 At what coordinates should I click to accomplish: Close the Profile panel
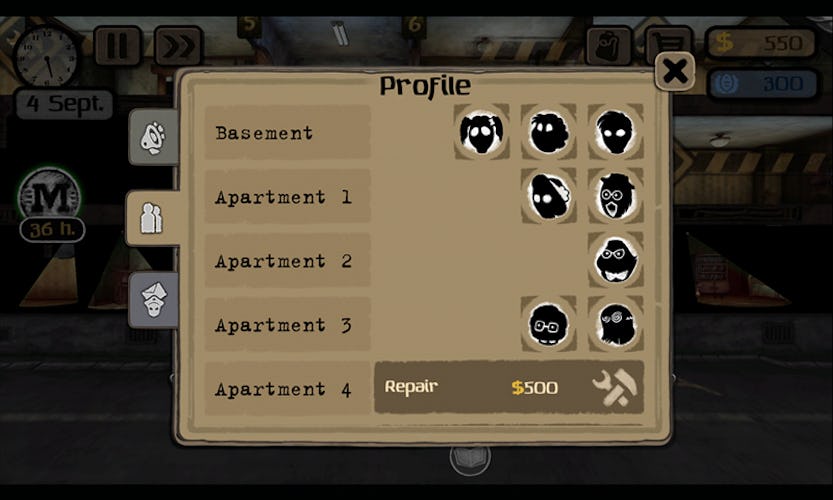[x=675, y=70]
